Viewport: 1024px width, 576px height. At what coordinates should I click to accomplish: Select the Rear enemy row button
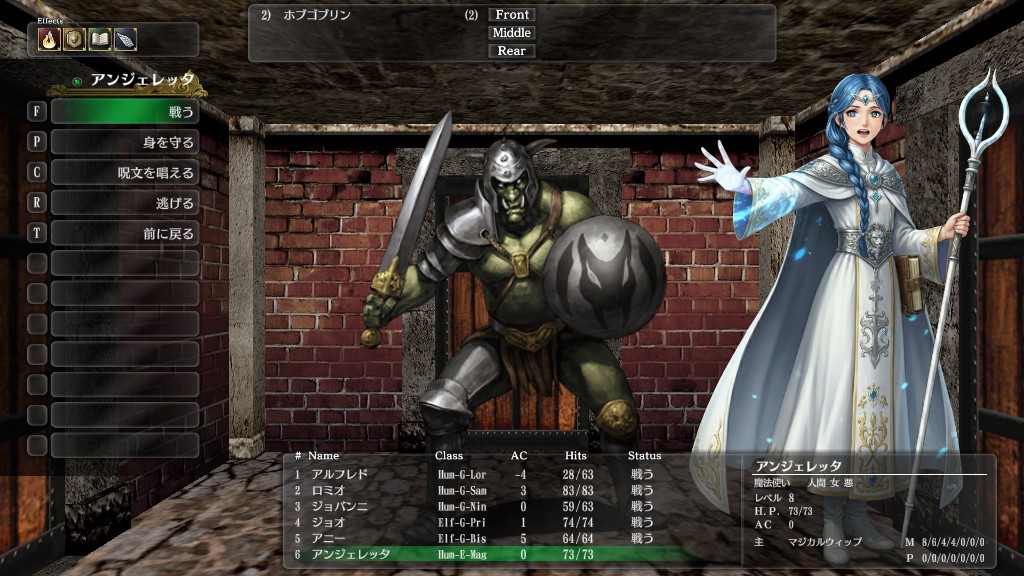[x=511, y=51]
